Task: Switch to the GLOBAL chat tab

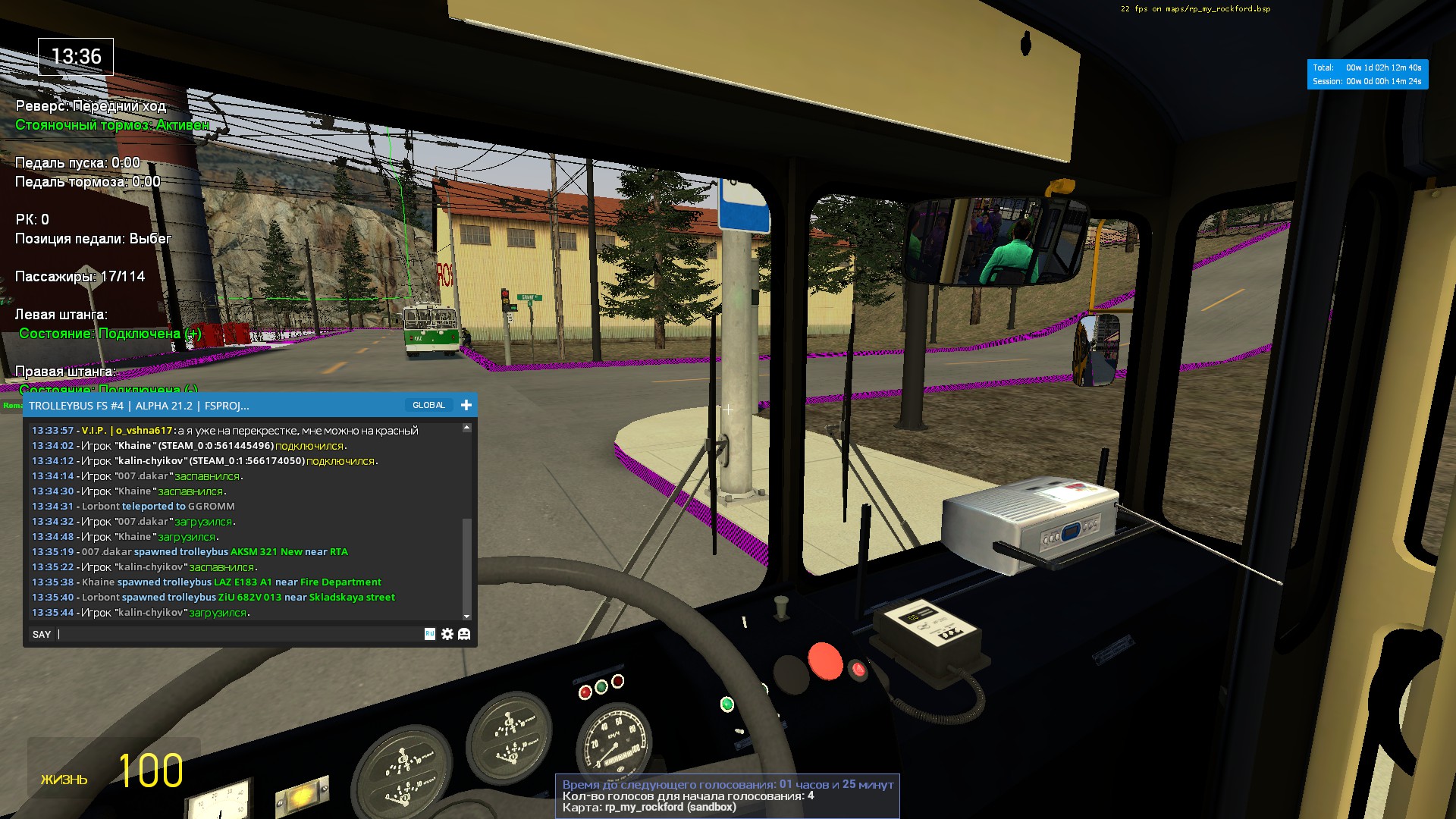Action: pyautogui.click(x=428, y=405)
